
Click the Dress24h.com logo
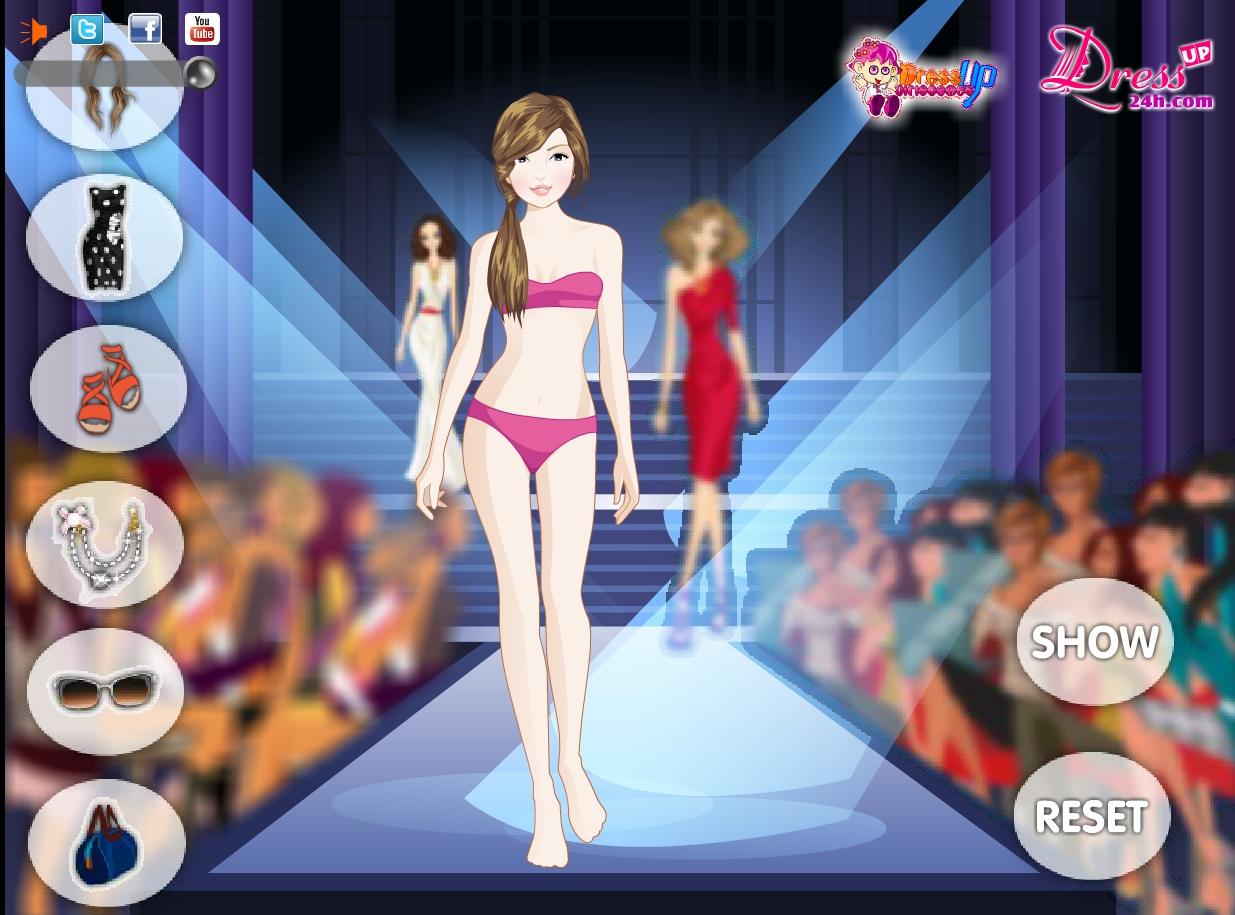1126,70
